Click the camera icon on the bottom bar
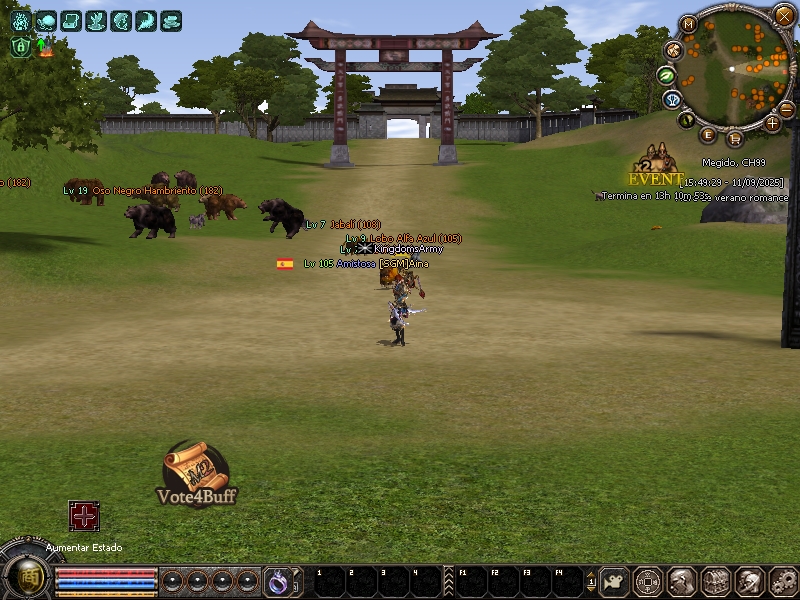800x600 pixels. tap(617, 581)
